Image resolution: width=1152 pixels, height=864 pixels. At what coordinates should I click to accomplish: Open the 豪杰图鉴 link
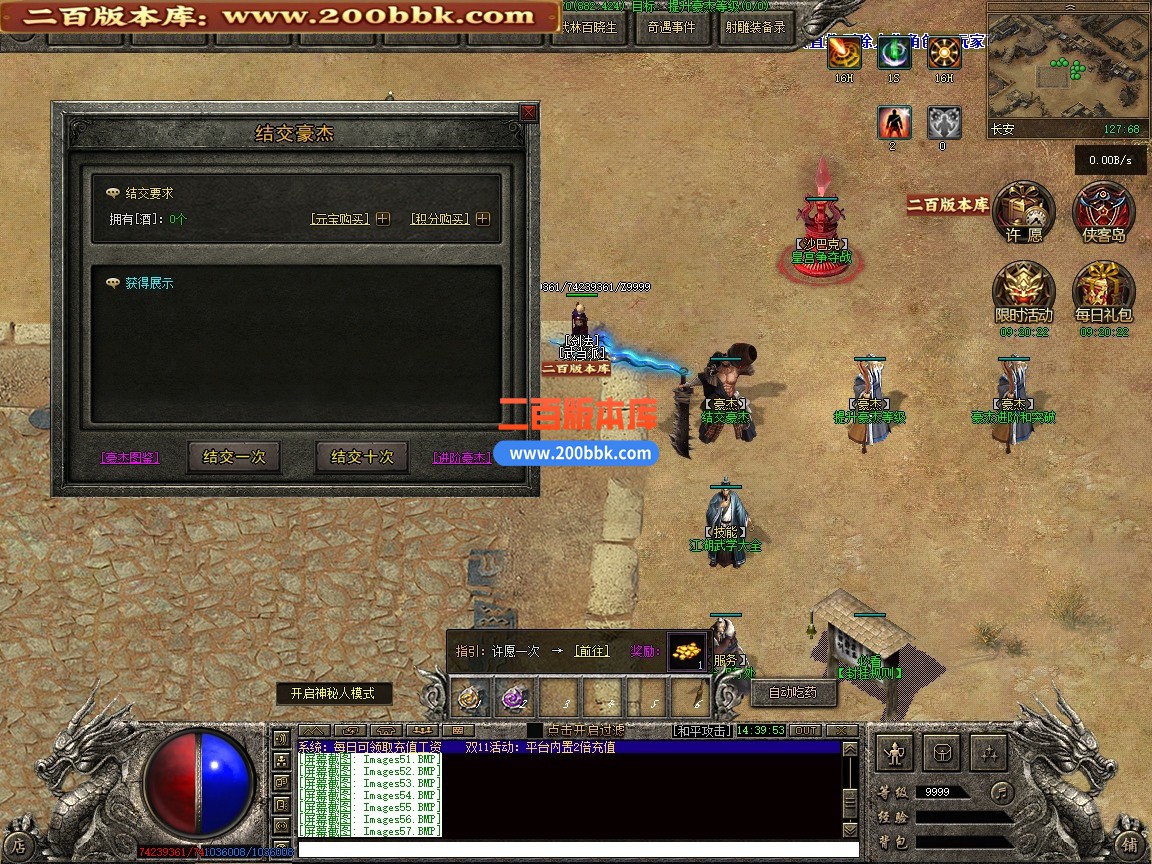click(130, 458)
